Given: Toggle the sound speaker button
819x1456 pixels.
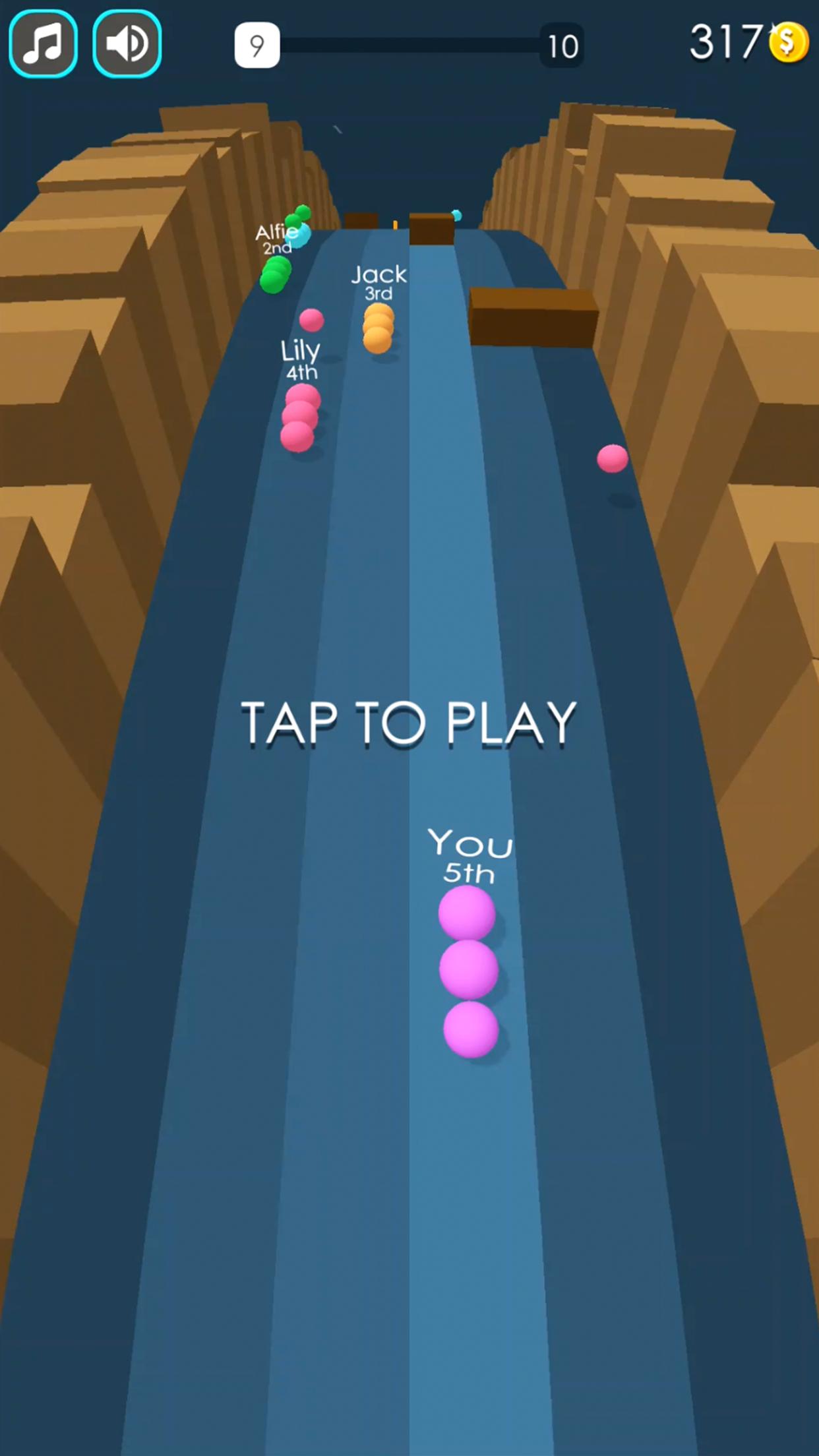Looking at the screenshot, I should click(127, 44).
